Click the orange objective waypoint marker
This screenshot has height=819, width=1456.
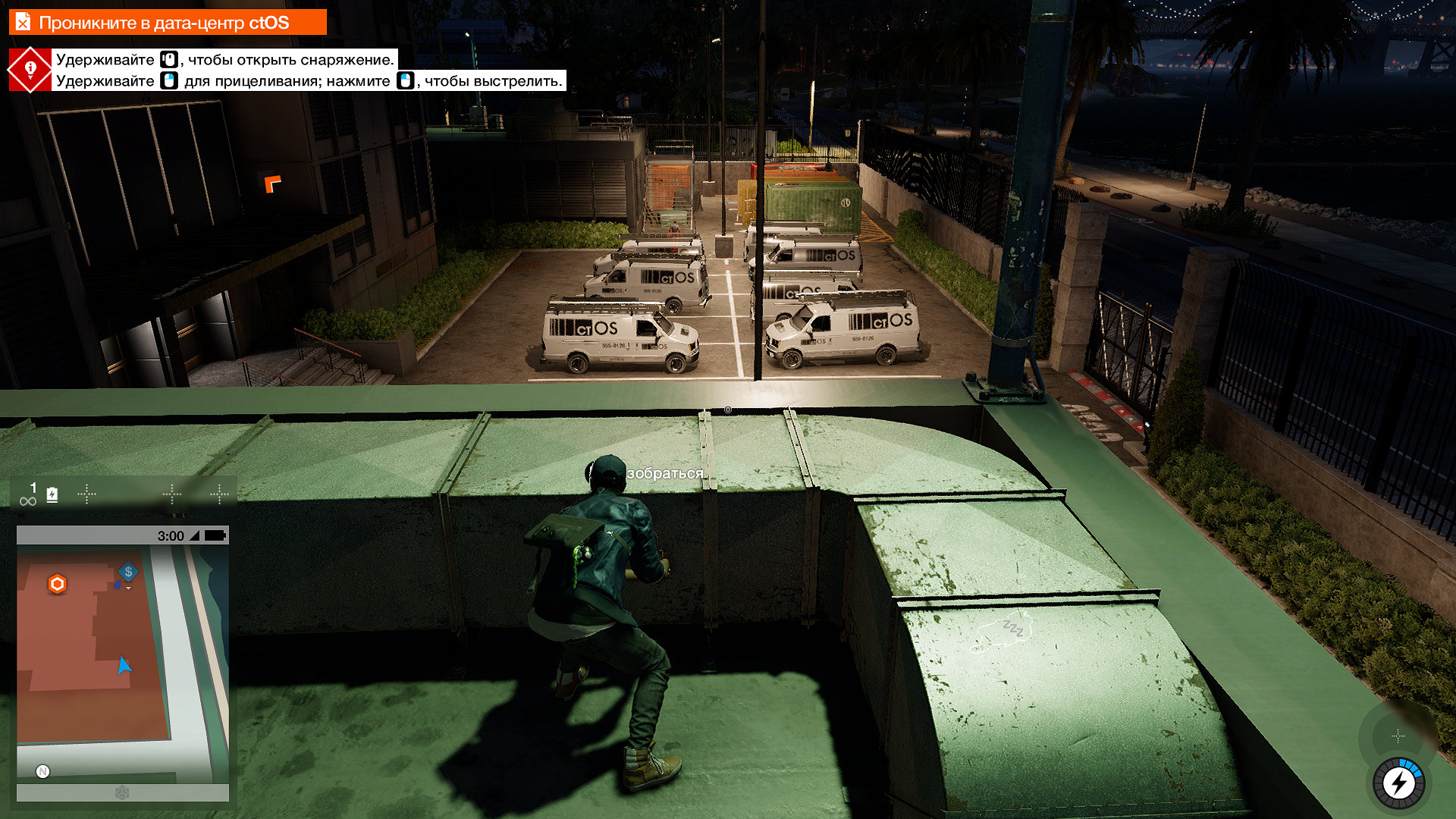click(272, 184)
